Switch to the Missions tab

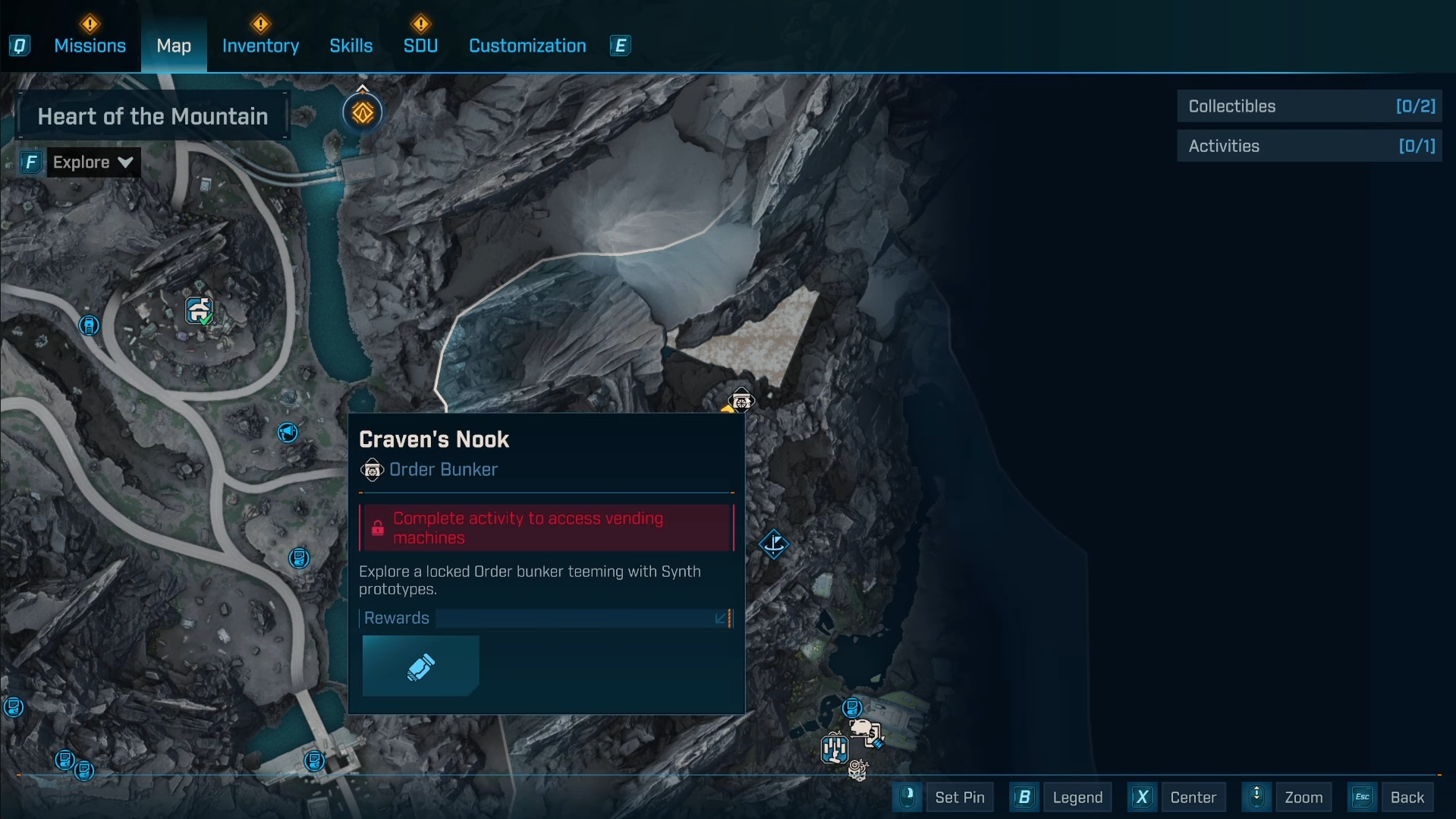click(x=90, y=46)
